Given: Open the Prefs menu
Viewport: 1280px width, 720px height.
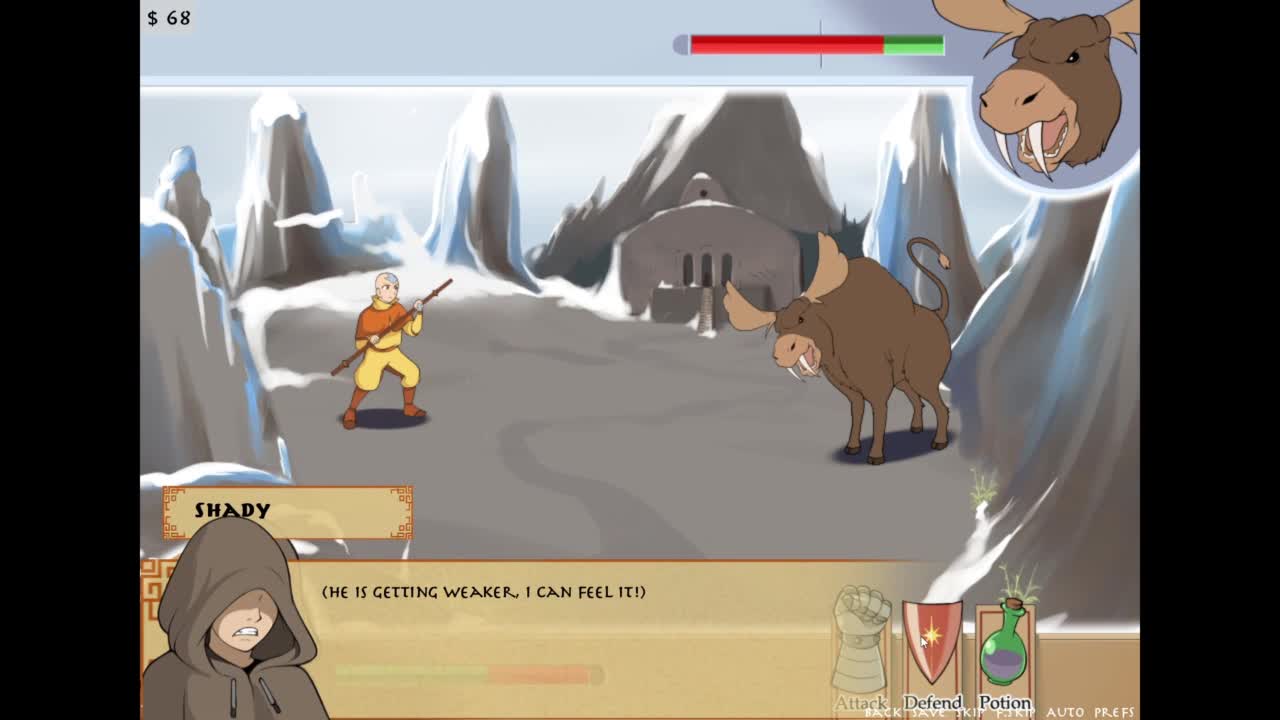Looking at the screenshot, I should (1114, 713).
